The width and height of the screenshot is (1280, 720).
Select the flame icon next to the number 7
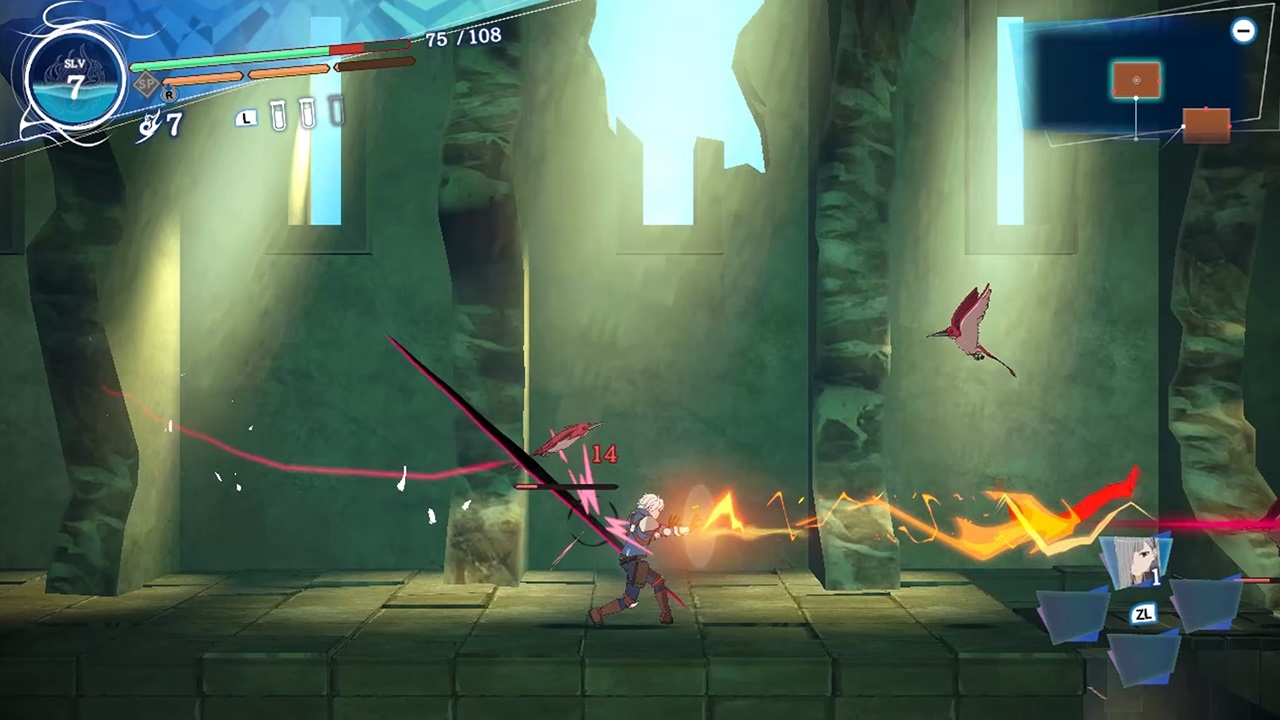pyautogui.click(x=150, y=122)
